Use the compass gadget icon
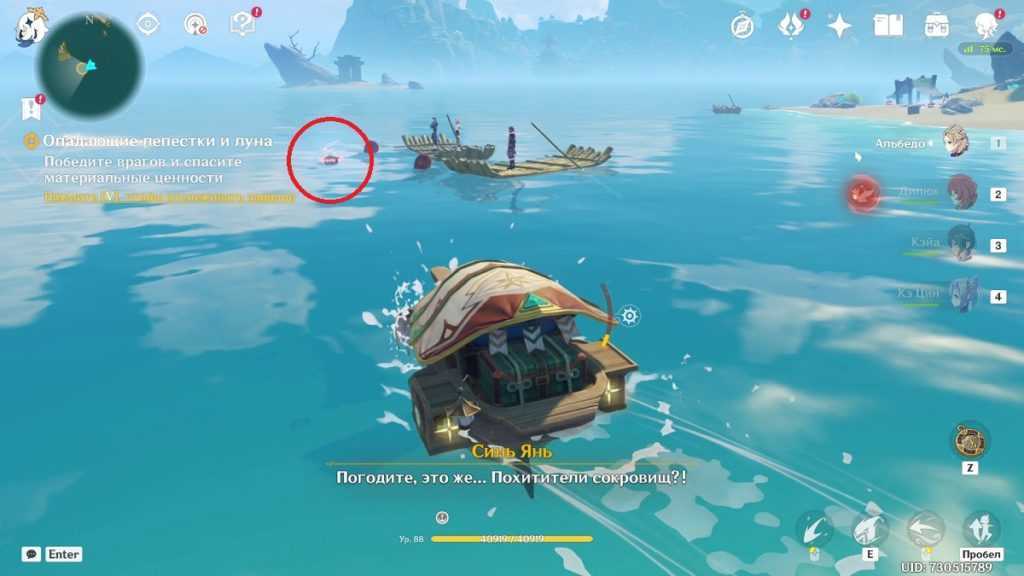 point(969,440)
